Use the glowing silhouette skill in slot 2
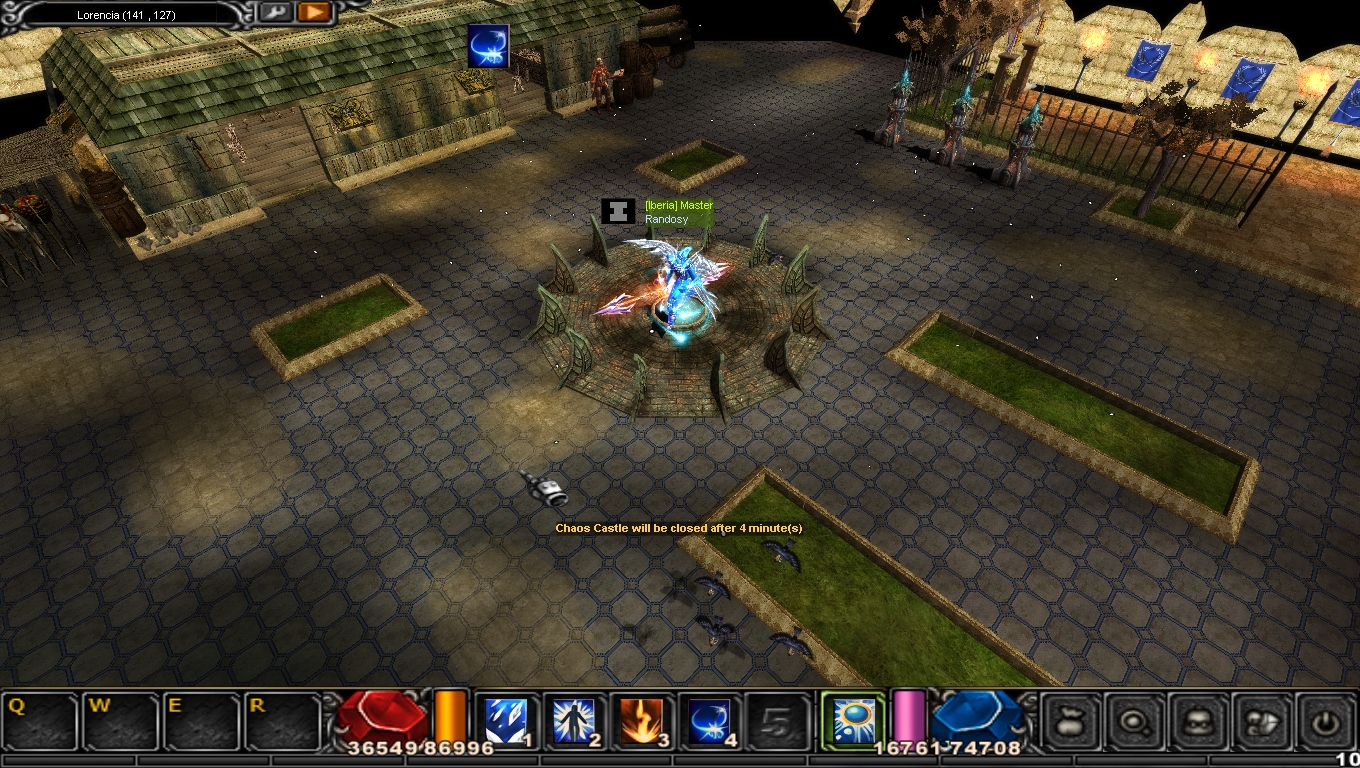Image resolution: width=1360 pixels, height=768 pixels. click(x=574, y=721)
